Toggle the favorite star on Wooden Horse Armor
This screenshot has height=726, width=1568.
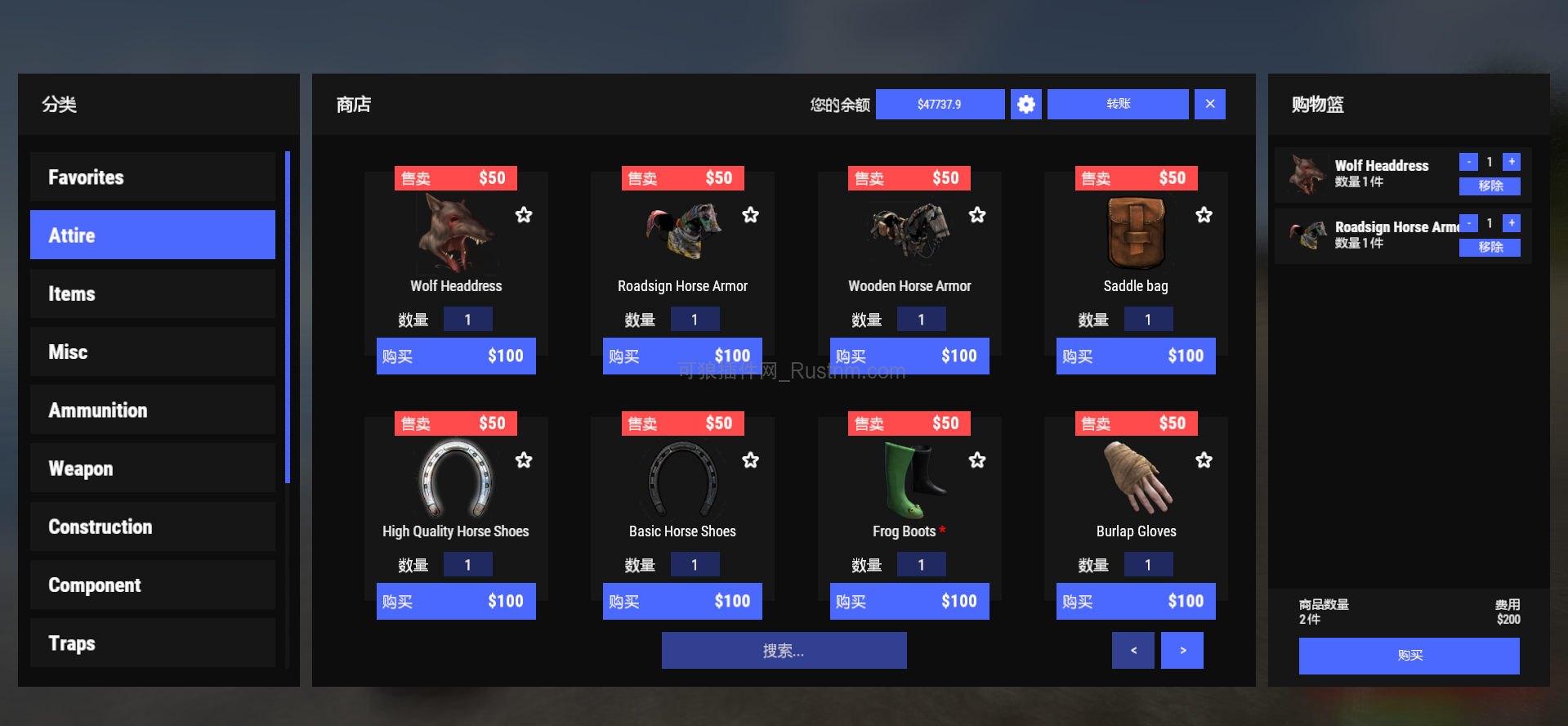tap(976, 215)
